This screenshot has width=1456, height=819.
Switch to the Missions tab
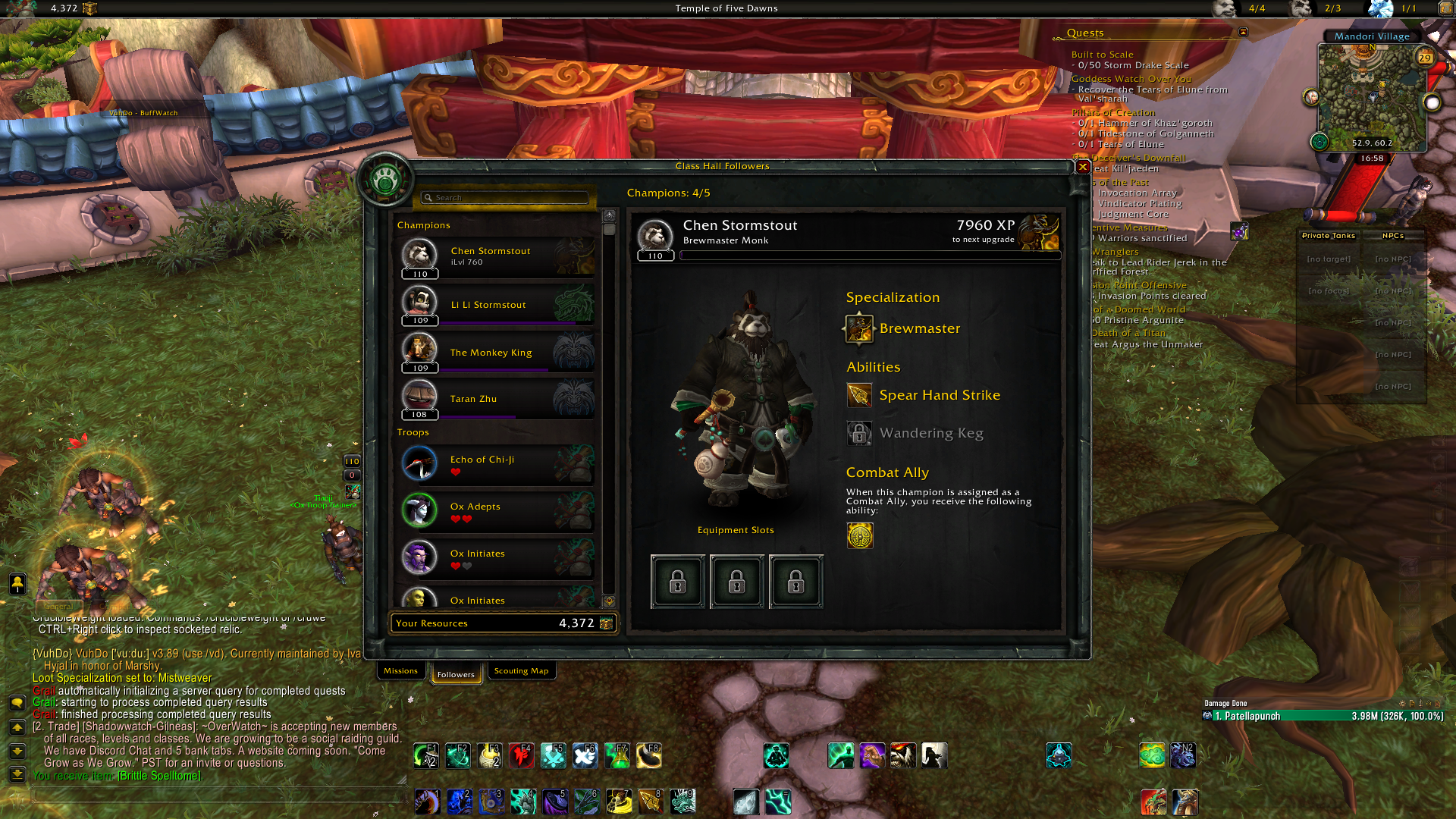[x=400, y=671]
